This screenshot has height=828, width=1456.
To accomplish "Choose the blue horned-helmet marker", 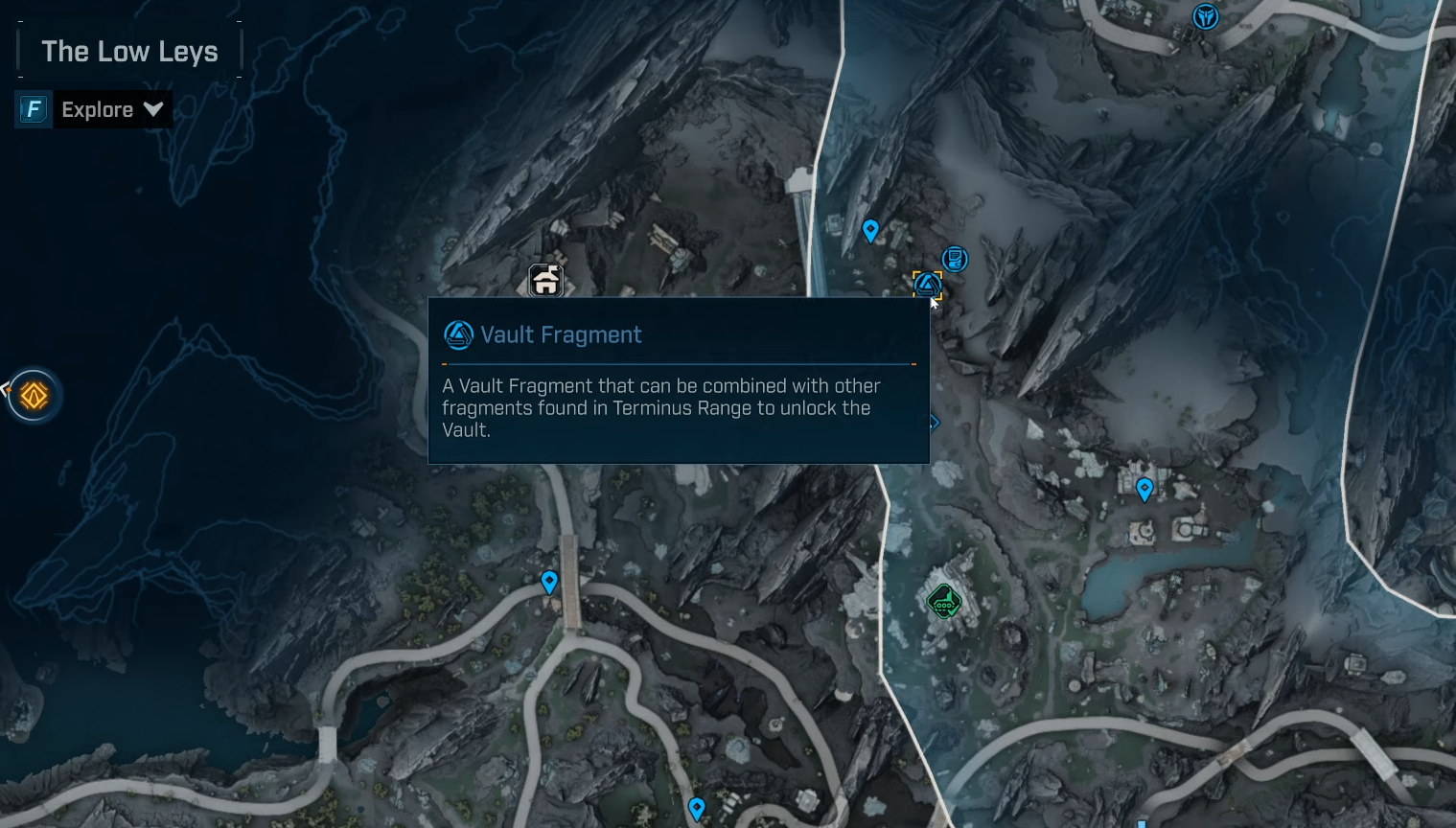I will (1205, 16).
